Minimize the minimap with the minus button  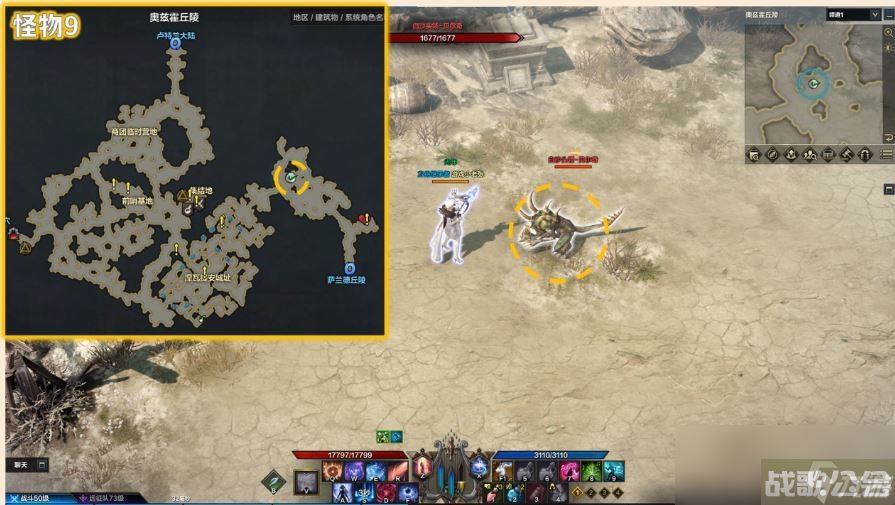click(886, 15)
